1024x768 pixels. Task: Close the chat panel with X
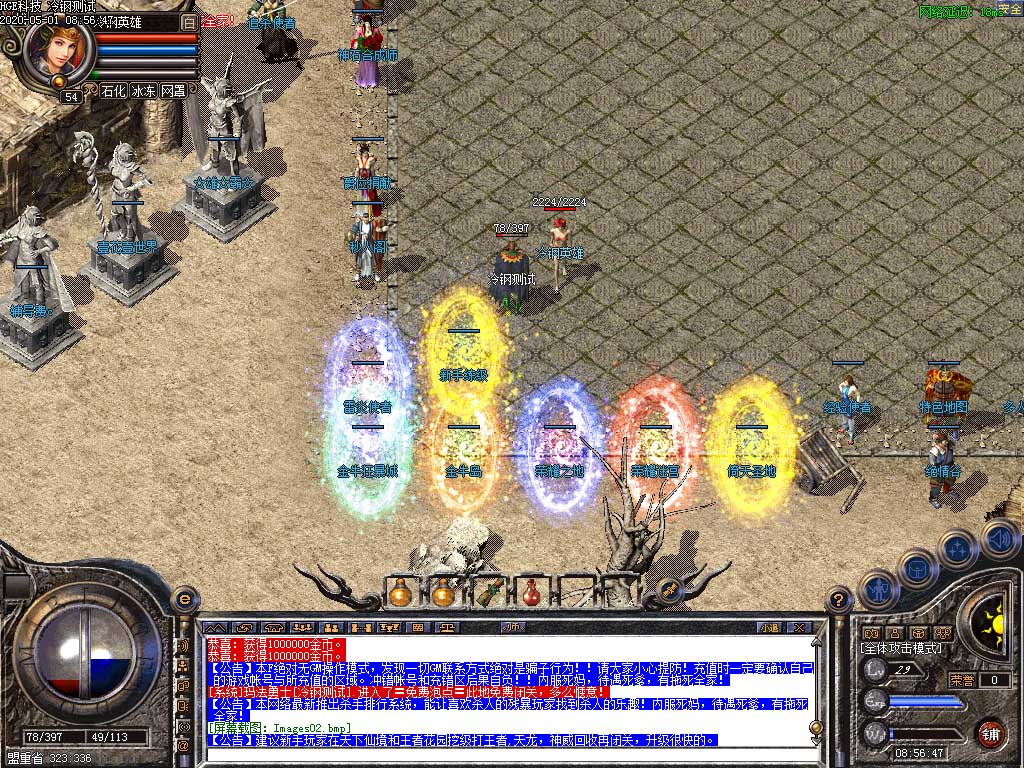(x=799, y=628)
